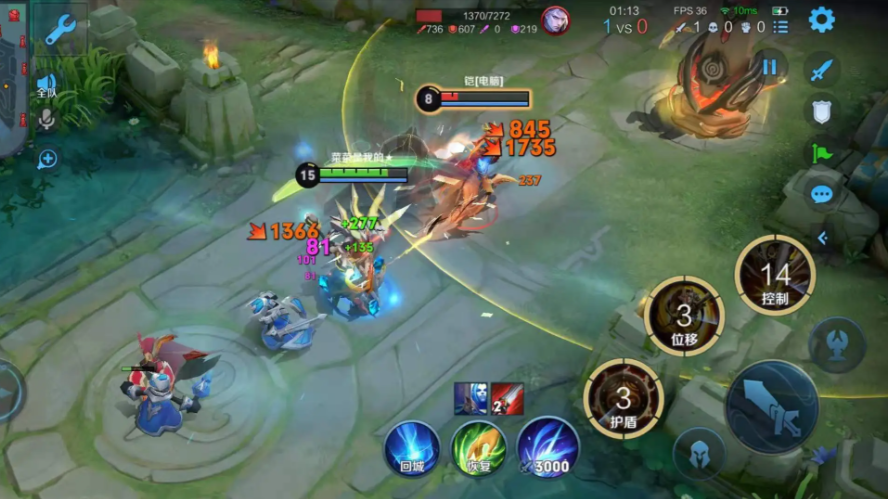Screen dimensions: 888x499
Task: Send the sword attack signal
Action: click(822, 70)
